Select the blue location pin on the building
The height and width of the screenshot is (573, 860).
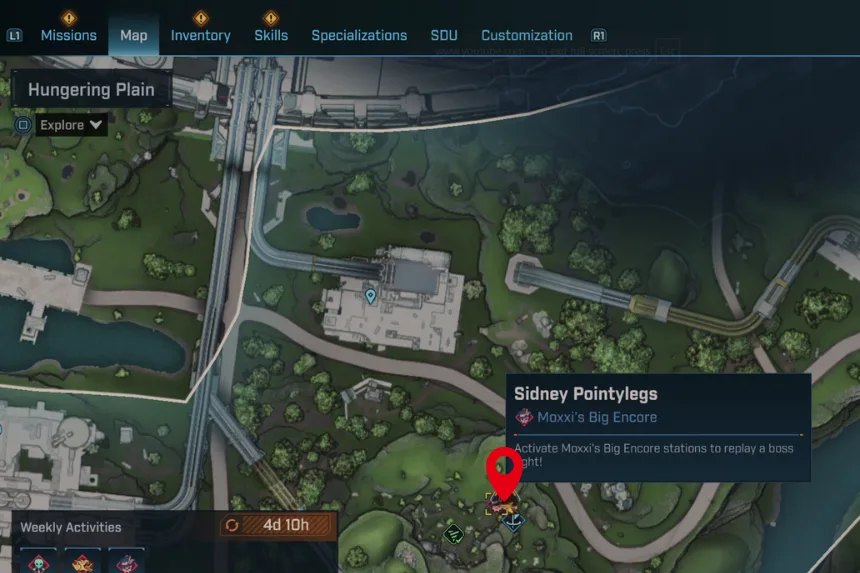pos(371,296)
